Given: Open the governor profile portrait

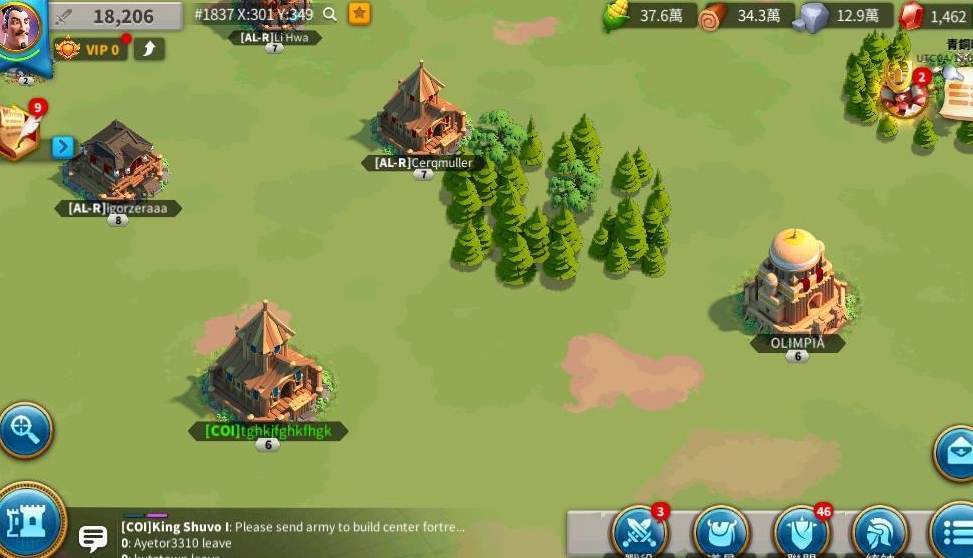Looking at the screenshot, I should (x=18, y=32).
